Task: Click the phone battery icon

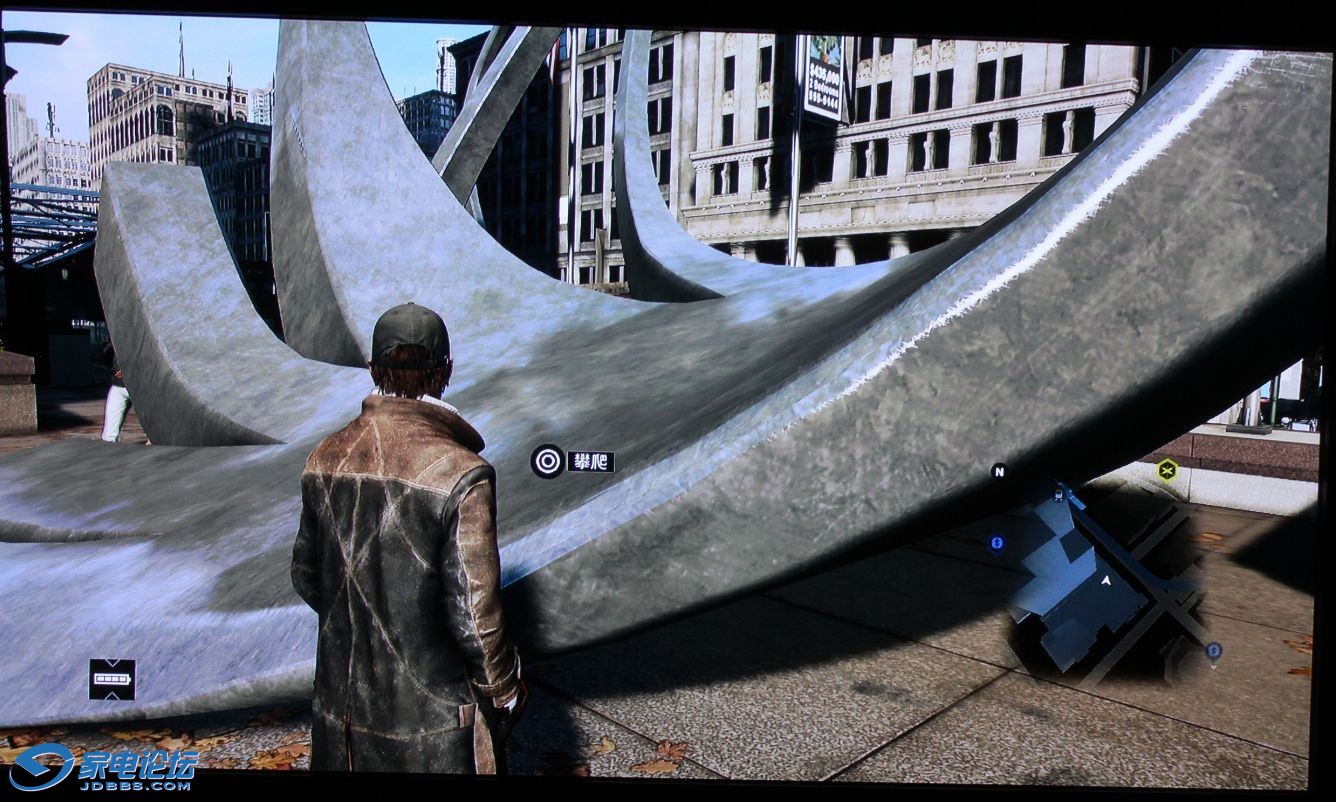Action: point(112,679)
